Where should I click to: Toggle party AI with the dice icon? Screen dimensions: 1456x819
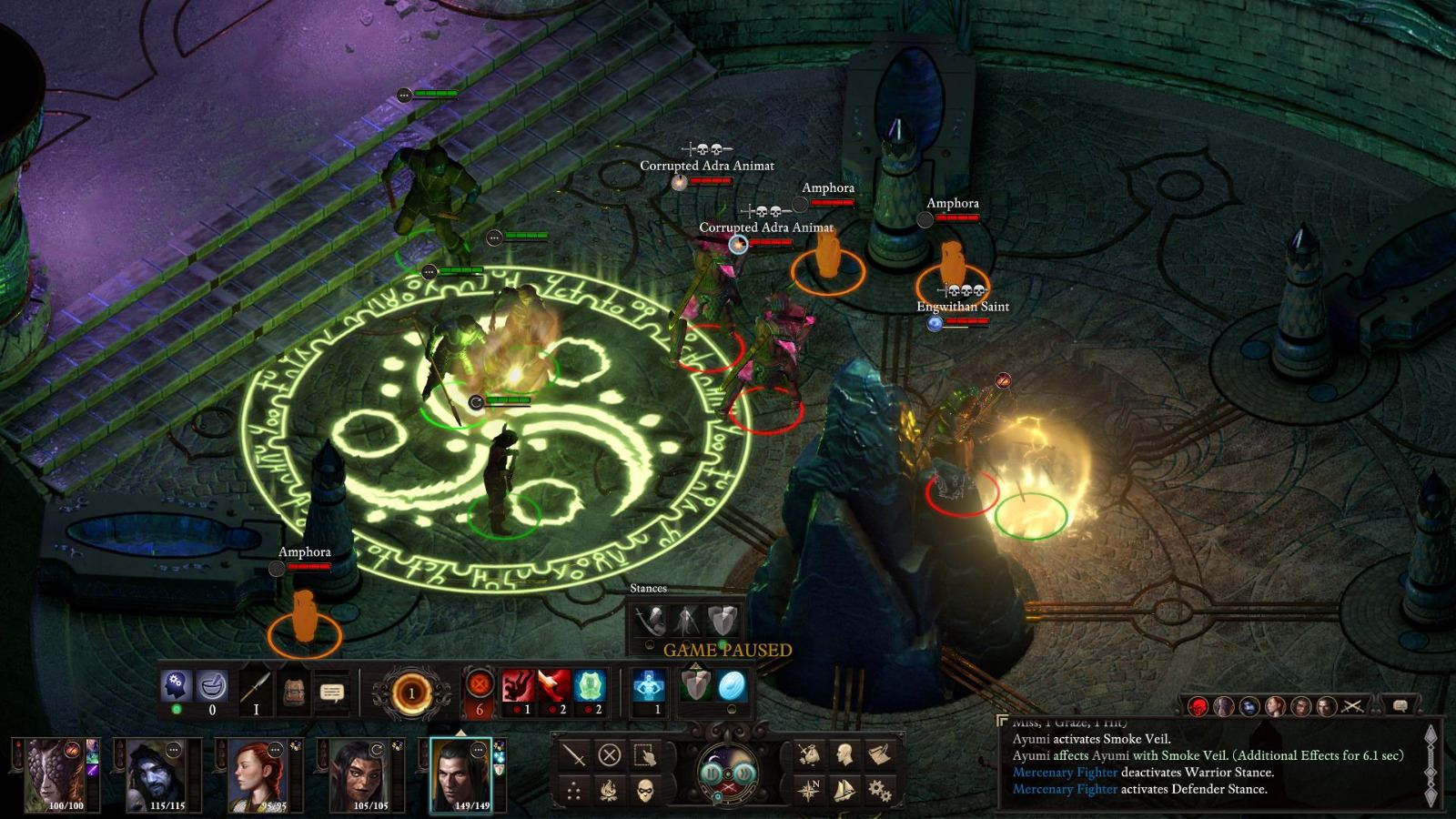click(571, 790)
